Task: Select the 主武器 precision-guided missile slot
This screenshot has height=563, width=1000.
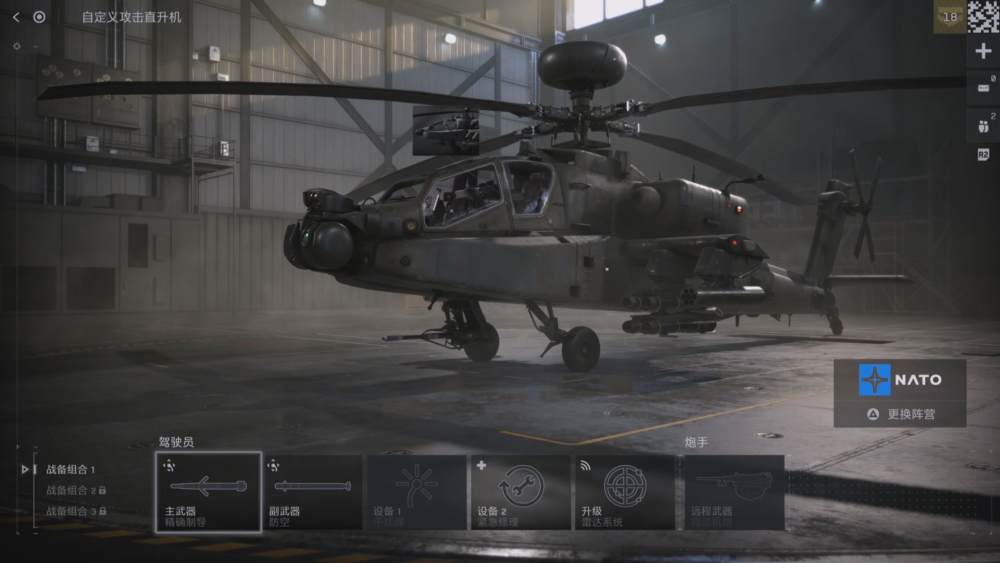Action: [208, 492]
